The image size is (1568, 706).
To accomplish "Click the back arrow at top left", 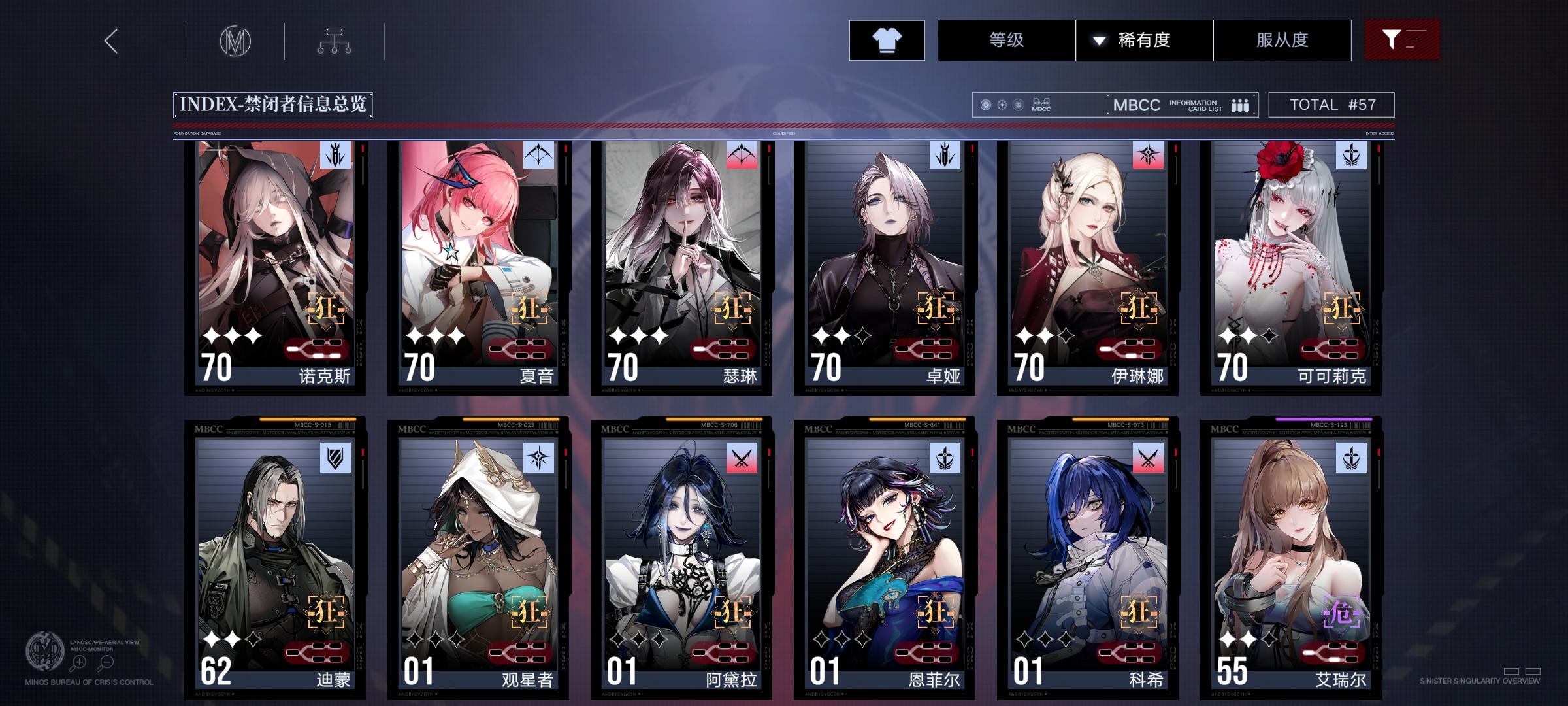I will 111,41.
